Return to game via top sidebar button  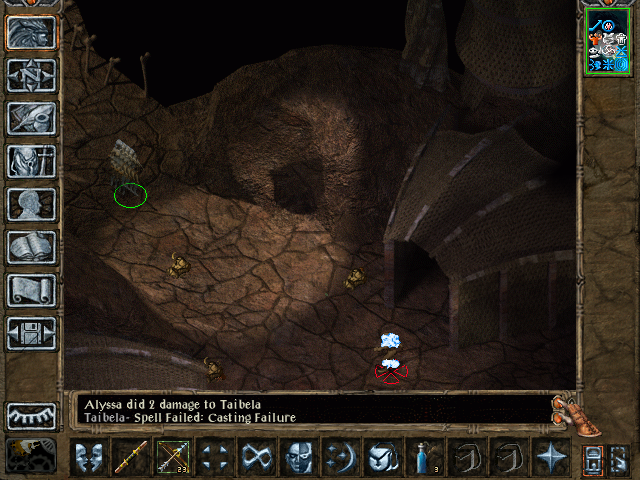(x=32, y=33)
